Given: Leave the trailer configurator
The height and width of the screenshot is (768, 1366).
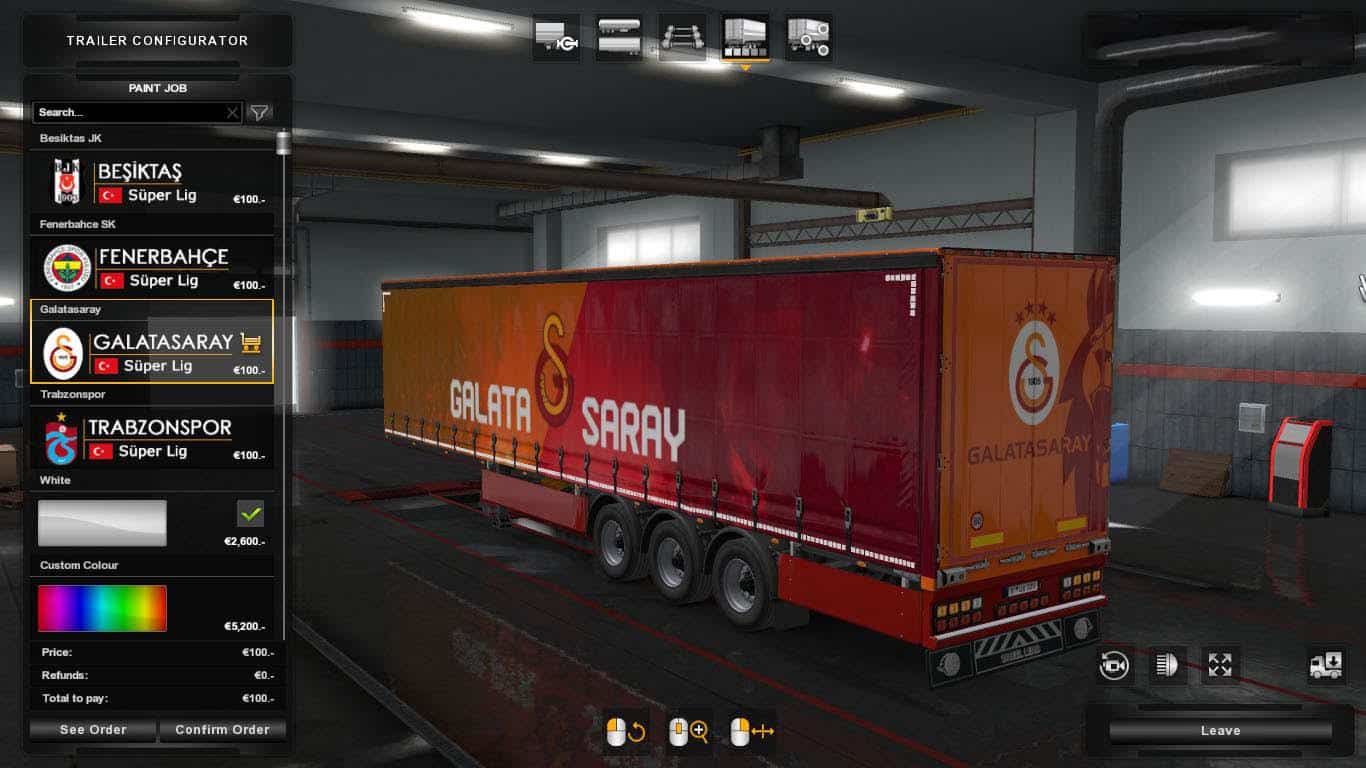Looking at the screenshot, I should (x=1220, y=731).
